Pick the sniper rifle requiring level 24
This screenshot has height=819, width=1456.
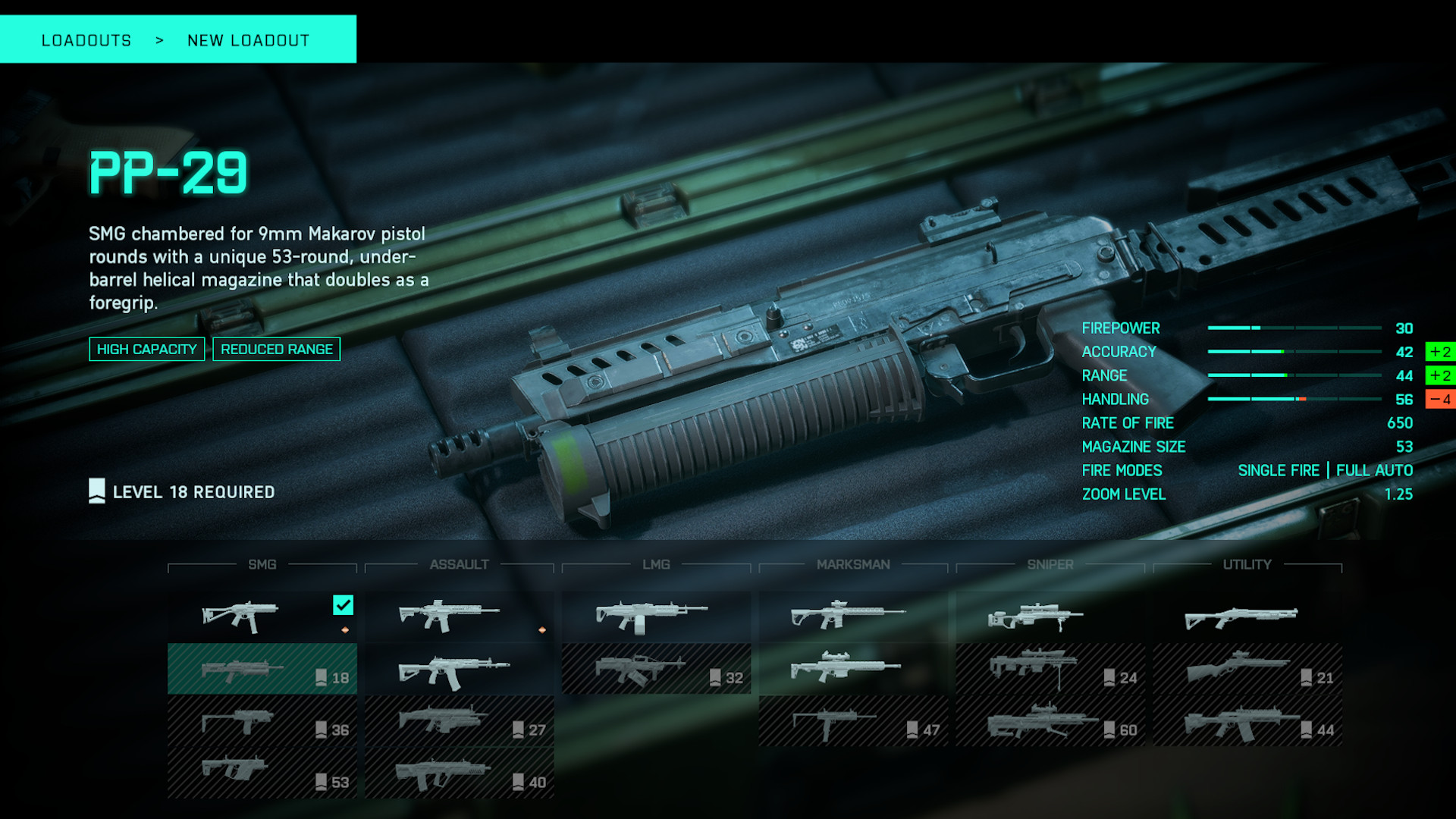coord(1050,669)
